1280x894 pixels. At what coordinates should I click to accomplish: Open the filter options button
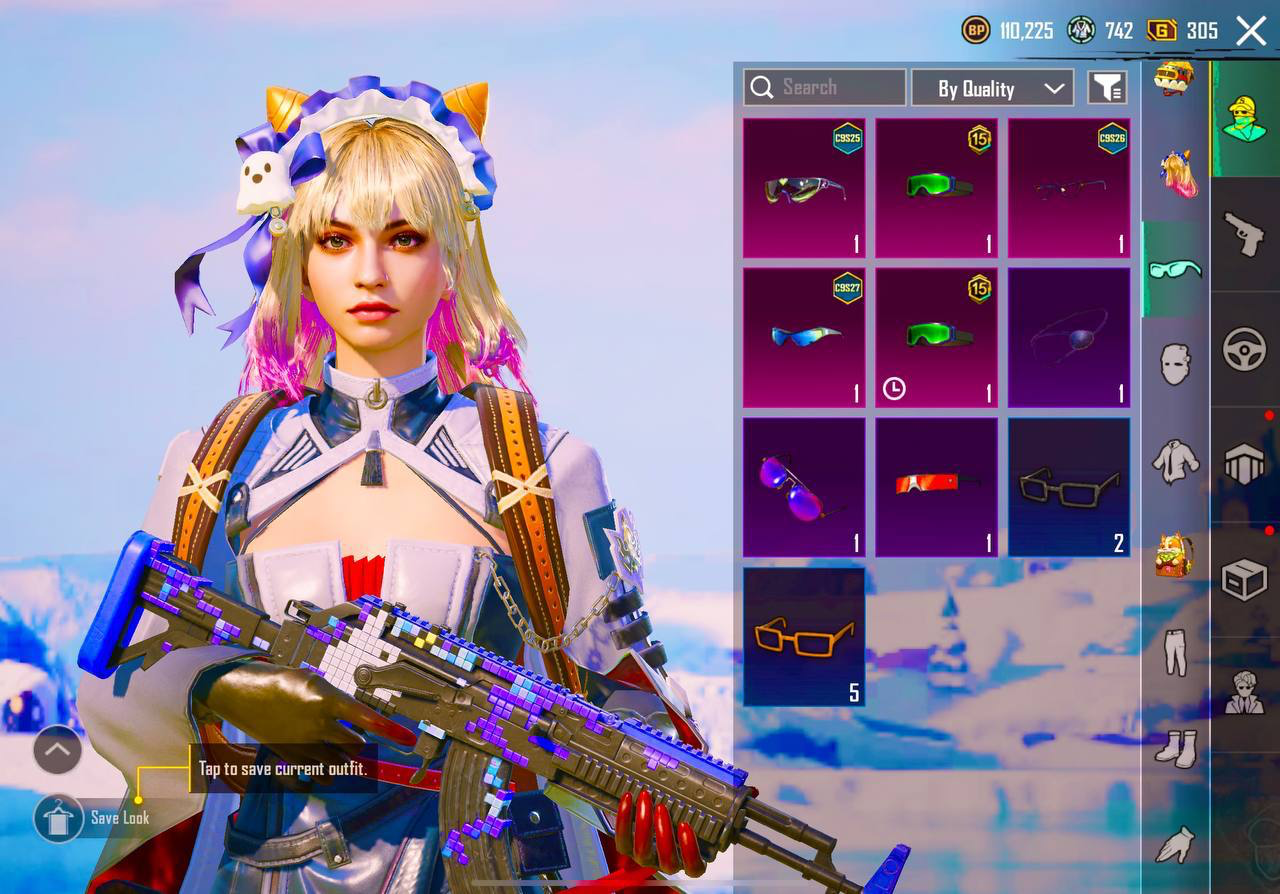tap(1107, 88)
